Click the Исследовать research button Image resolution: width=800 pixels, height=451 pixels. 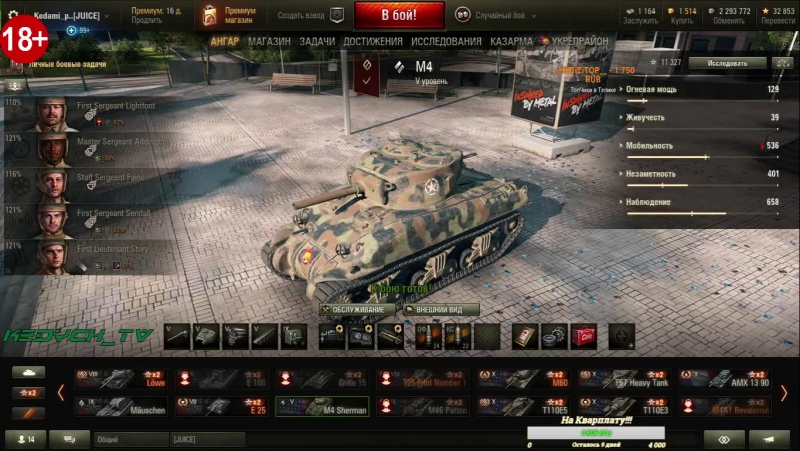727,62
